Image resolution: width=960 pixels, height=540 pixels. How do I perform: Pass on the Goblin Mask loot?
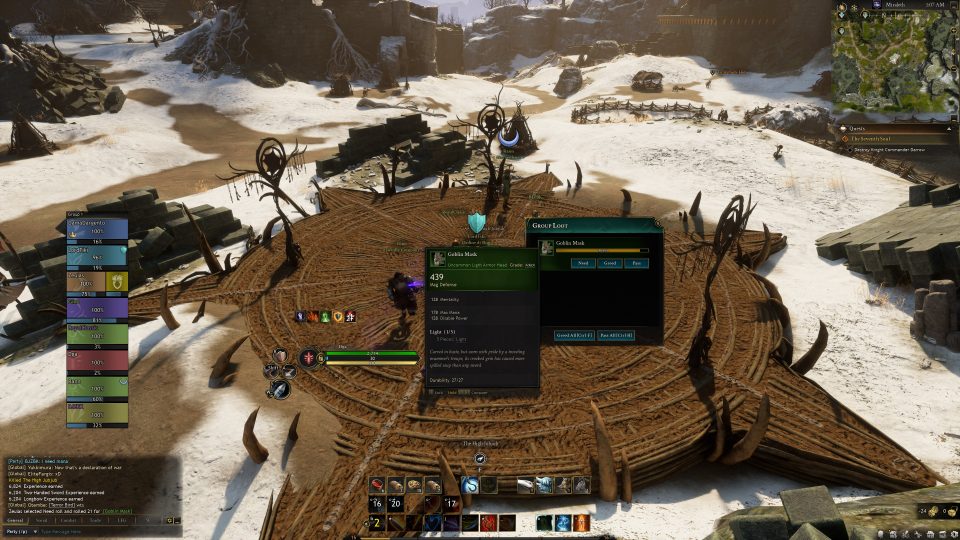point(636,263)
